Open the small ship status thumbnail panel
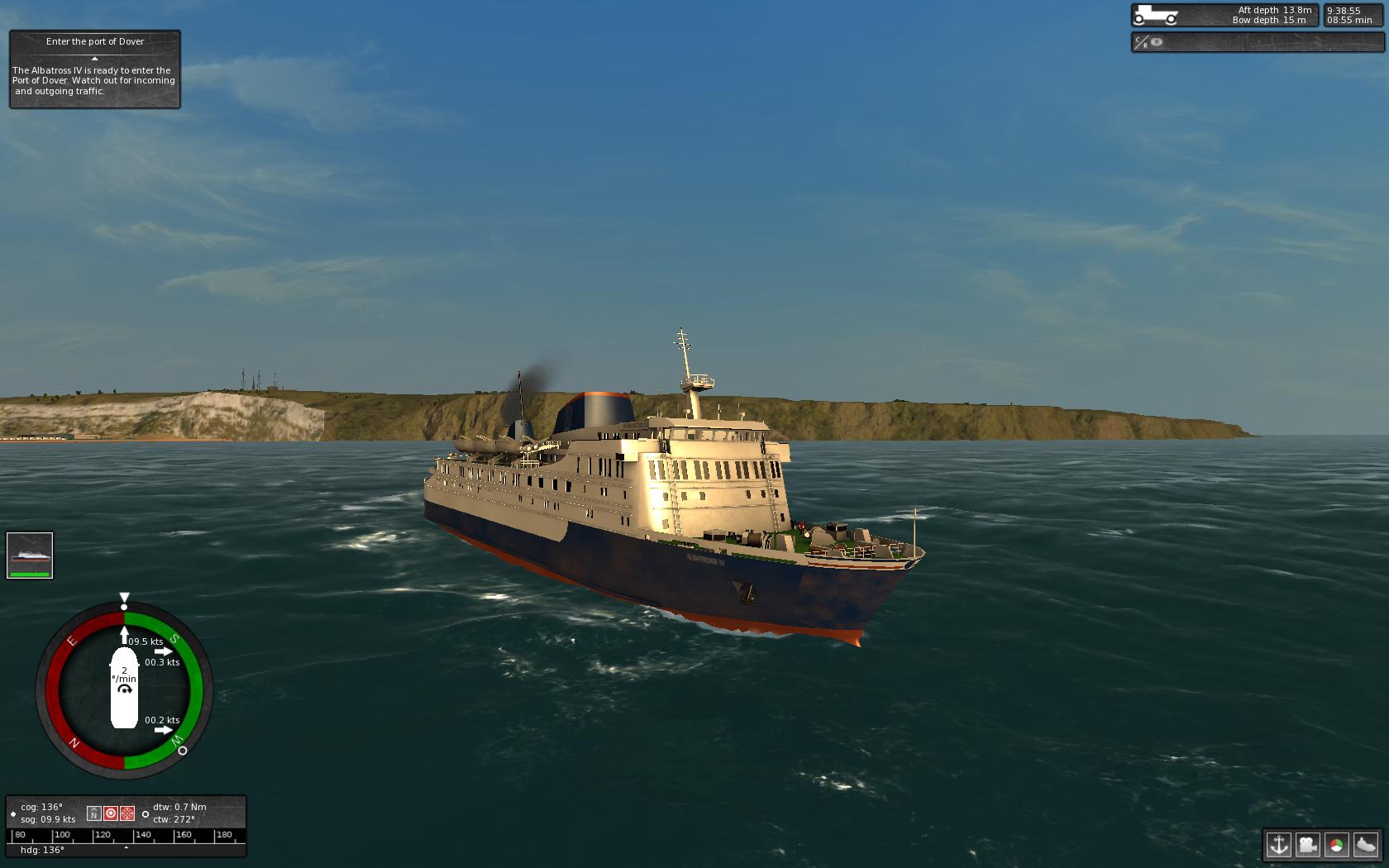The image size is (1389, 868). pos(31,554)
